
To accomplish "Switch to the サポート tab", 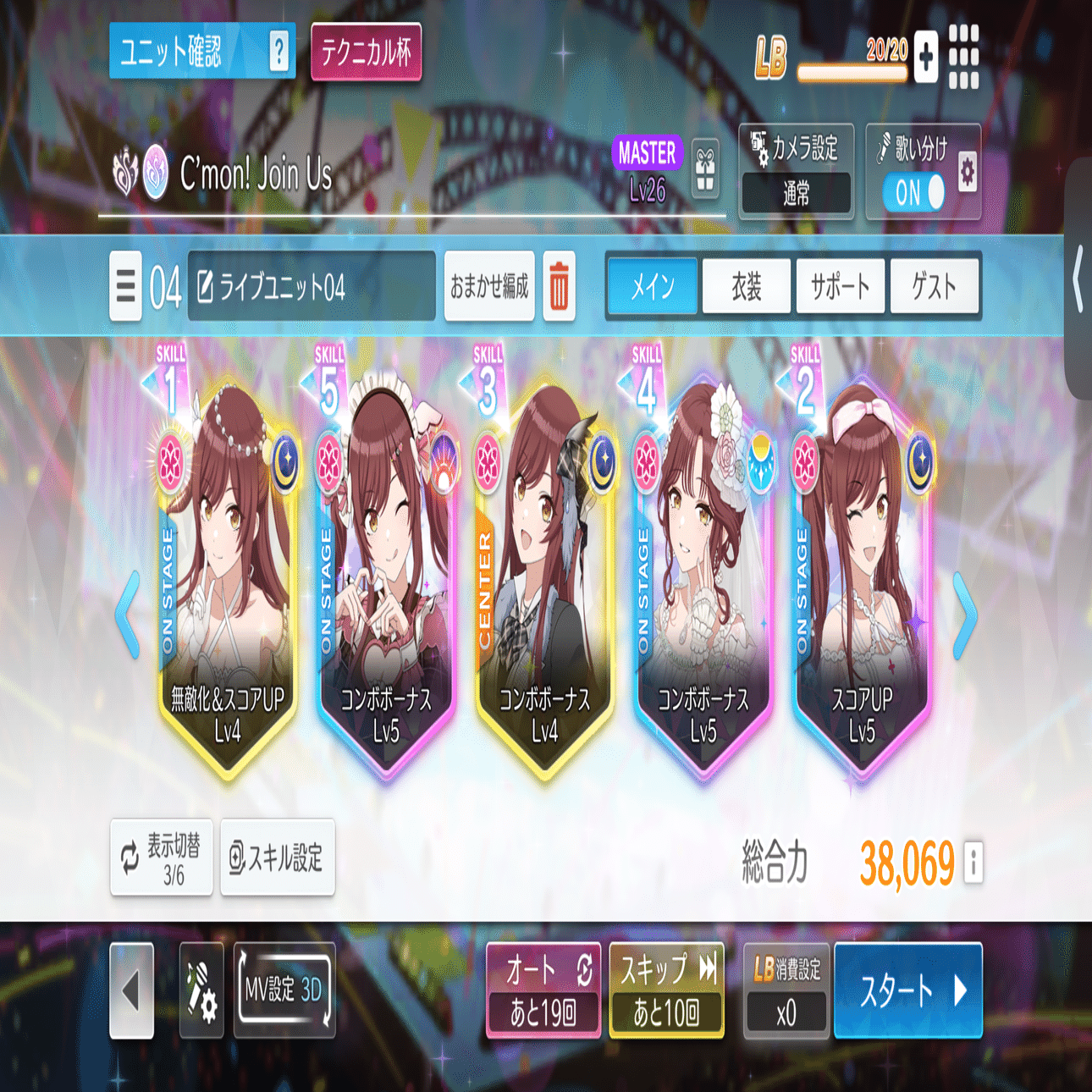I will 841,286.
